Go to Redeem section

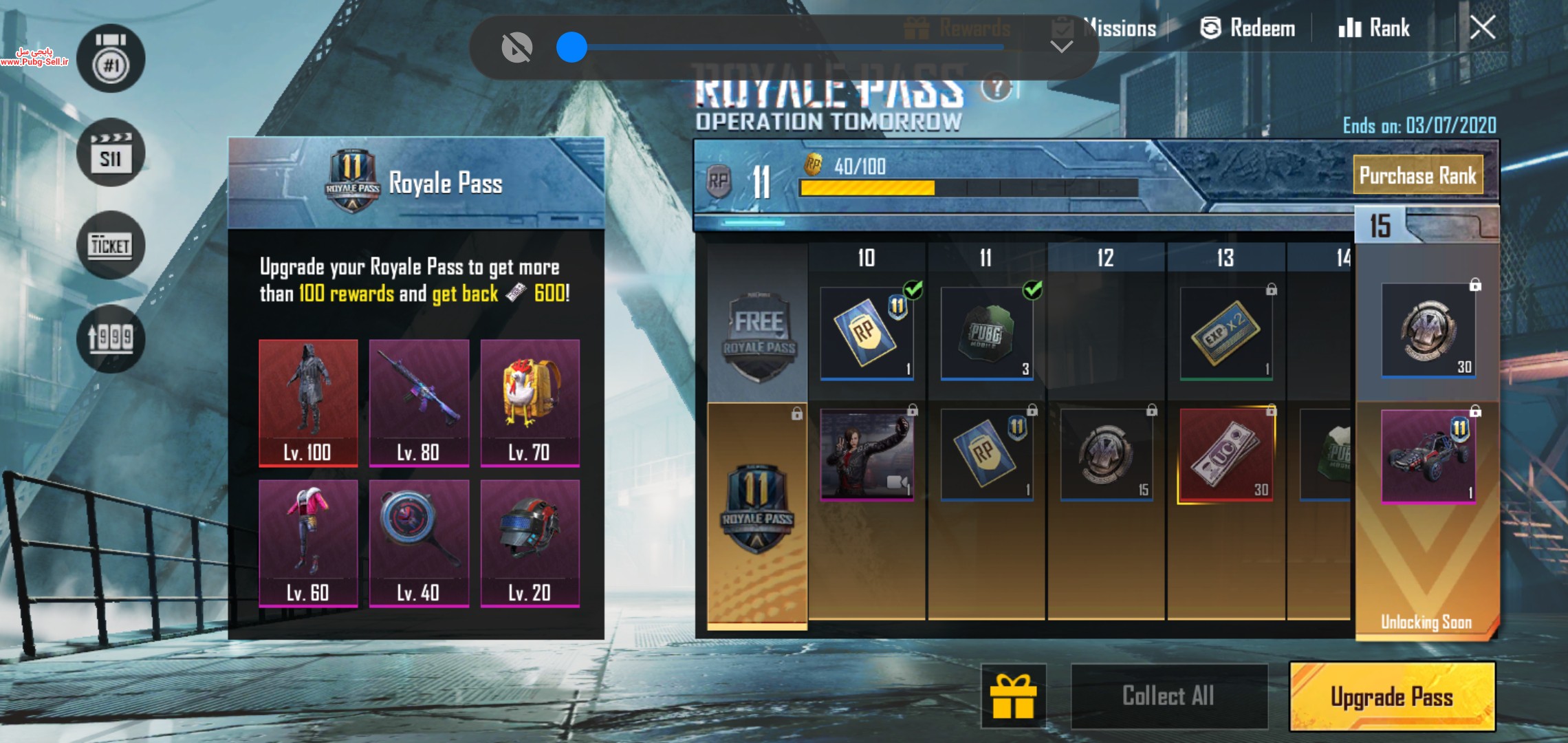click(x=1248, y=28)
